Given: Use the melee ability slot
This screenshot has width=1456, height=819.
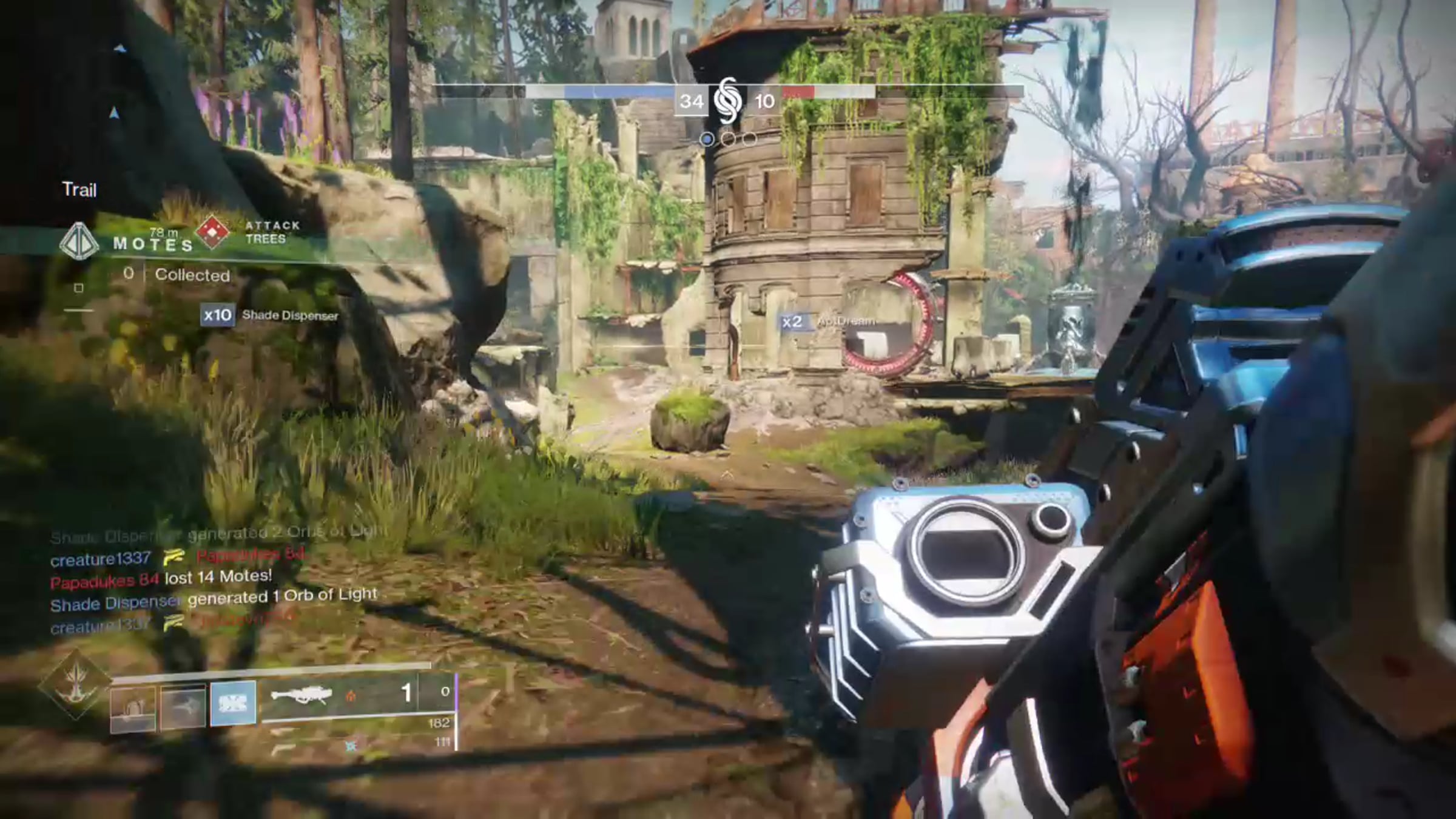Looking at the screenshot, I should (x=183, y=706).
